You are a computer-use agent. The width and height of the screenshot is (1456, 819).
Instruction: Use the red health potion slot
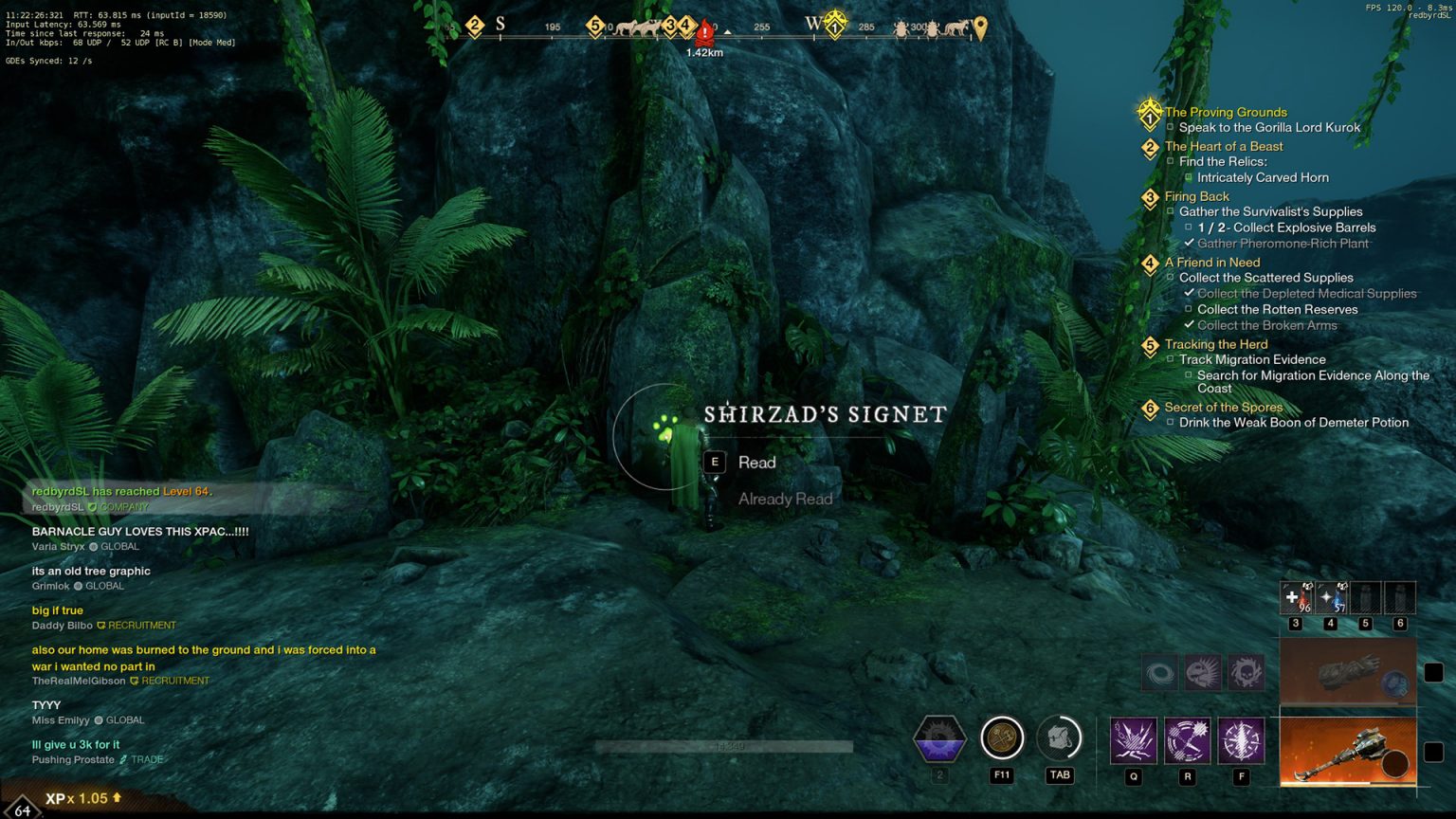click(1295, 598)
